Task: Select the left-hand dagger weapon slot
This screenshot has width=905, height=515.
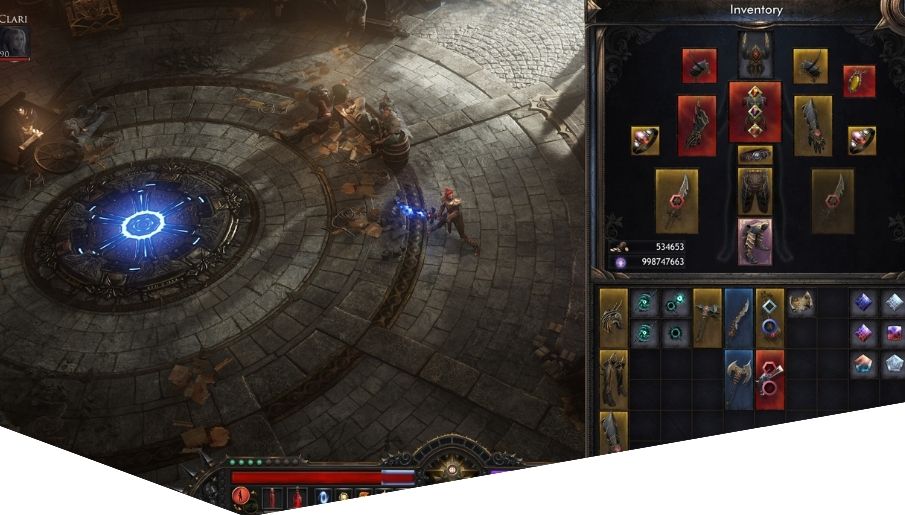Action: tap(677, 200)
